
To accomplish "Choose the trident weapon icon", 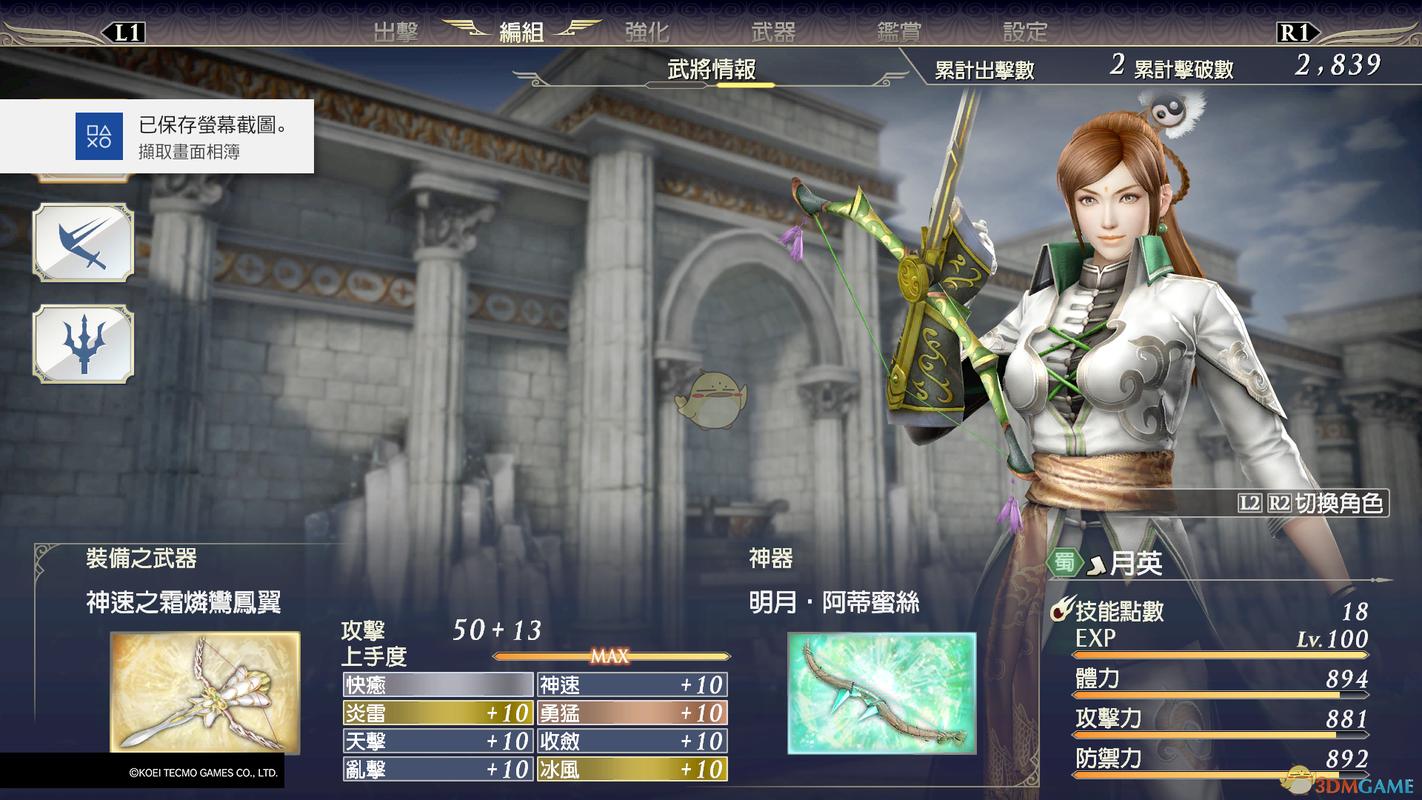I will pos(83,343).
